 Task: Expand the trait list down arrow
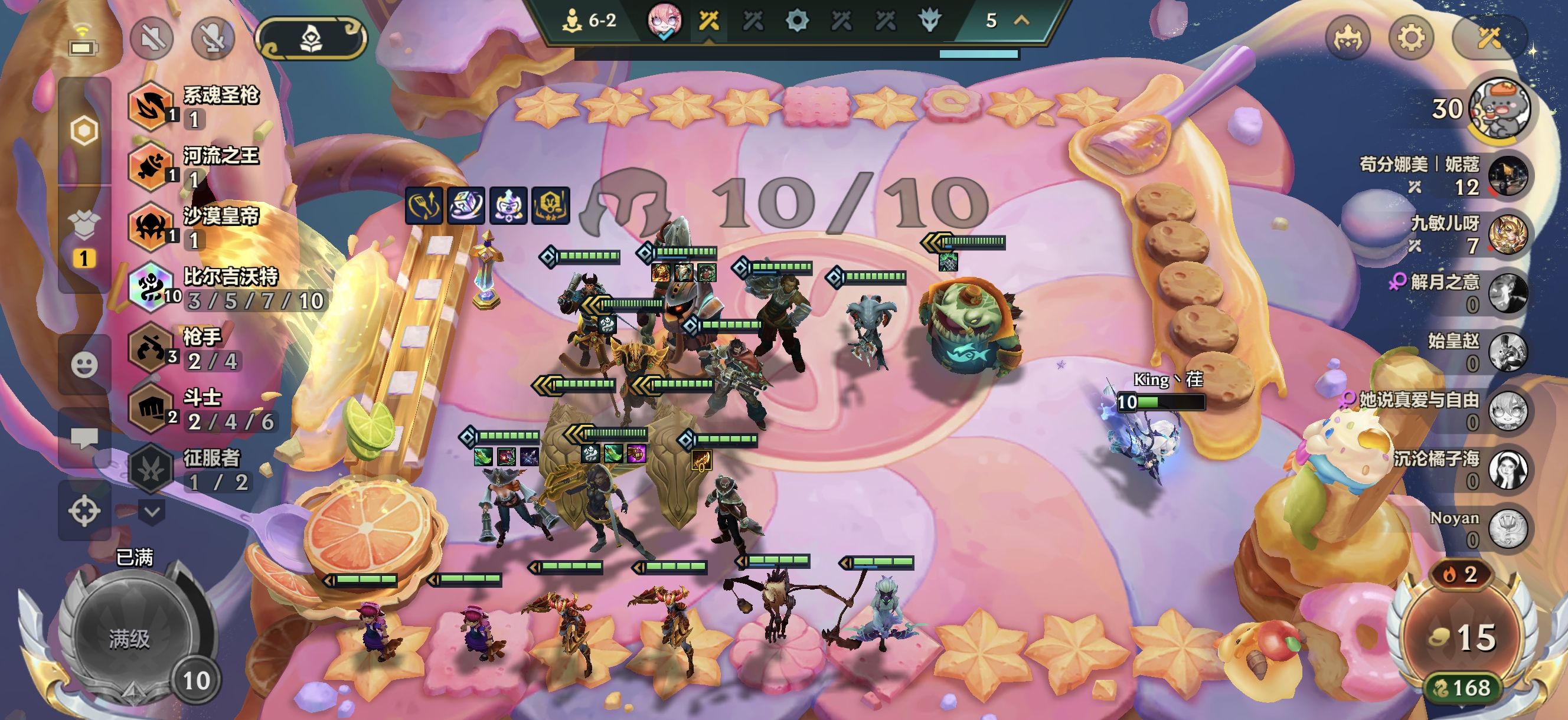click(x=152, y=512)
